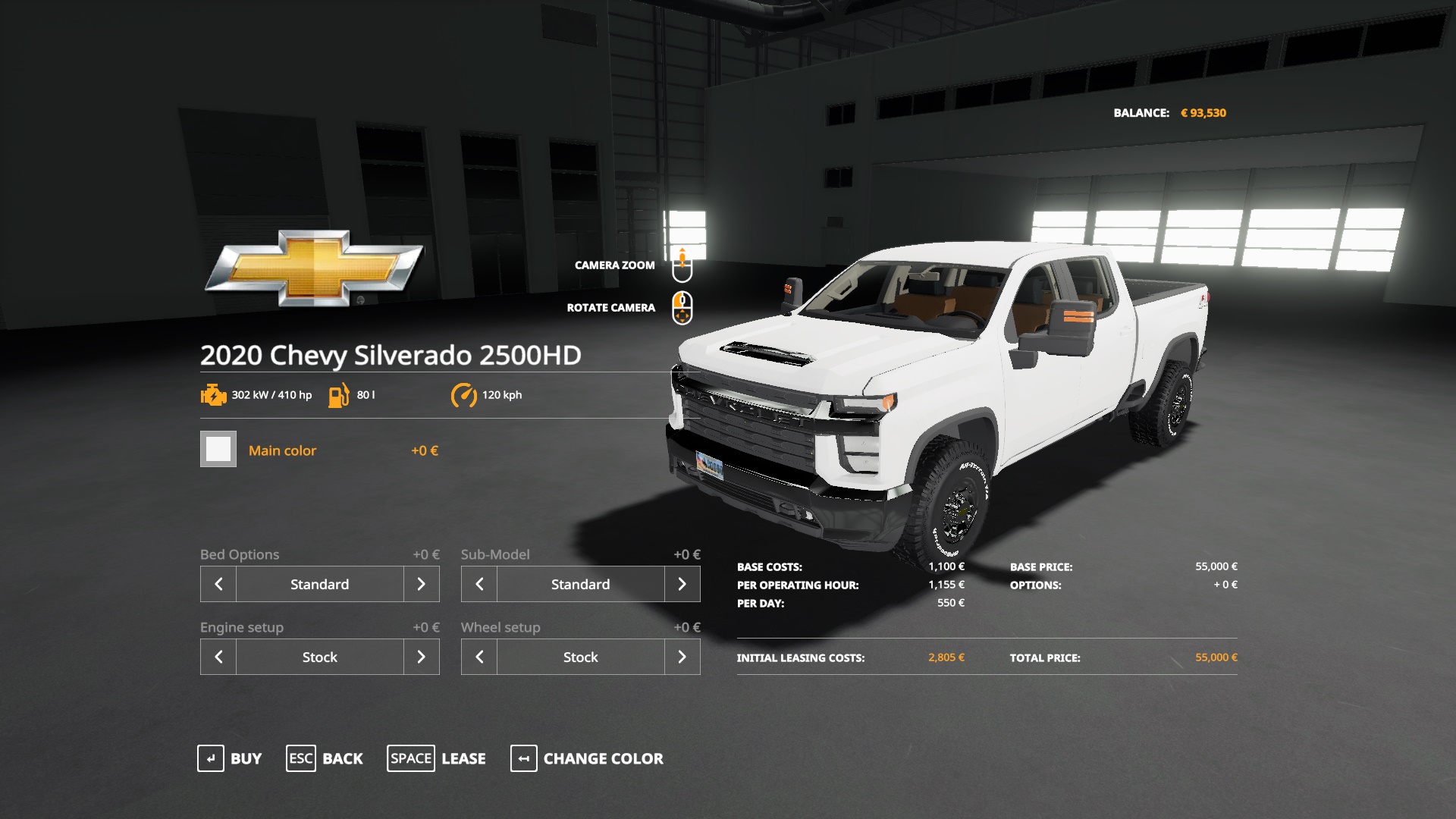Click the engine power icon

(x=214, y=395)
